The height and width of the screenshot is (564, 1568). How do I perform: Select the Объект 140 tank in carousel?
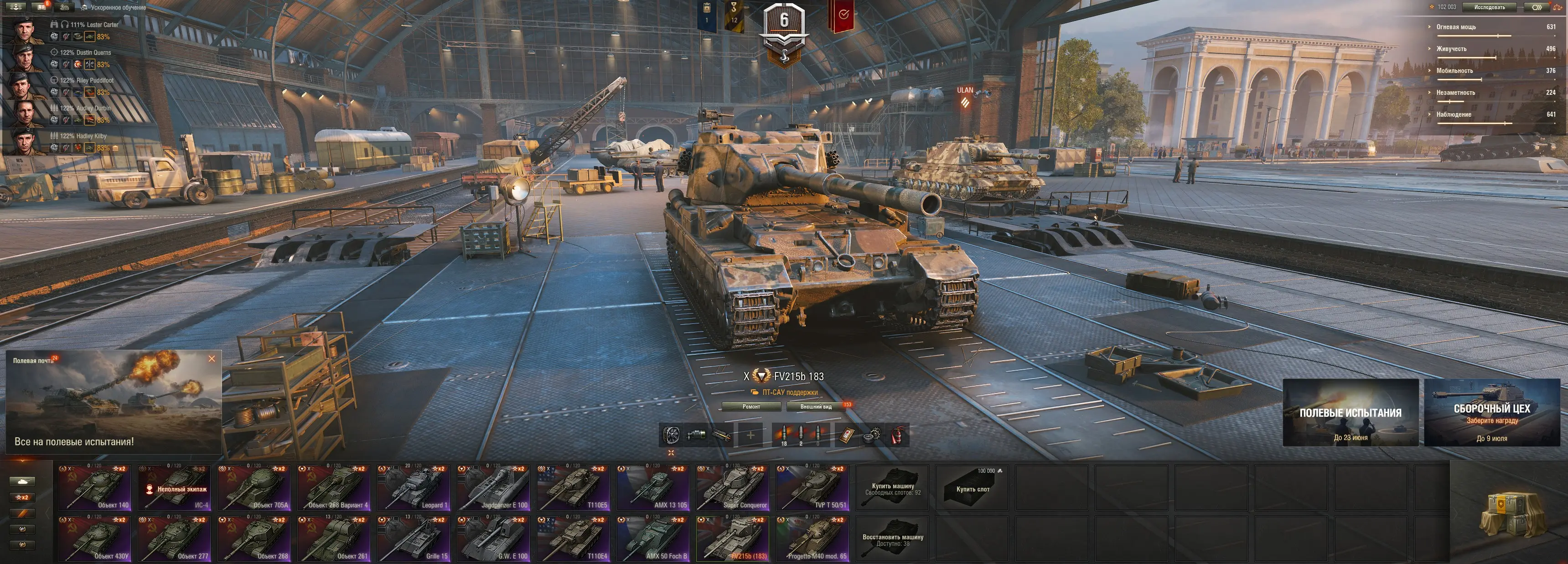pos(94,488)
